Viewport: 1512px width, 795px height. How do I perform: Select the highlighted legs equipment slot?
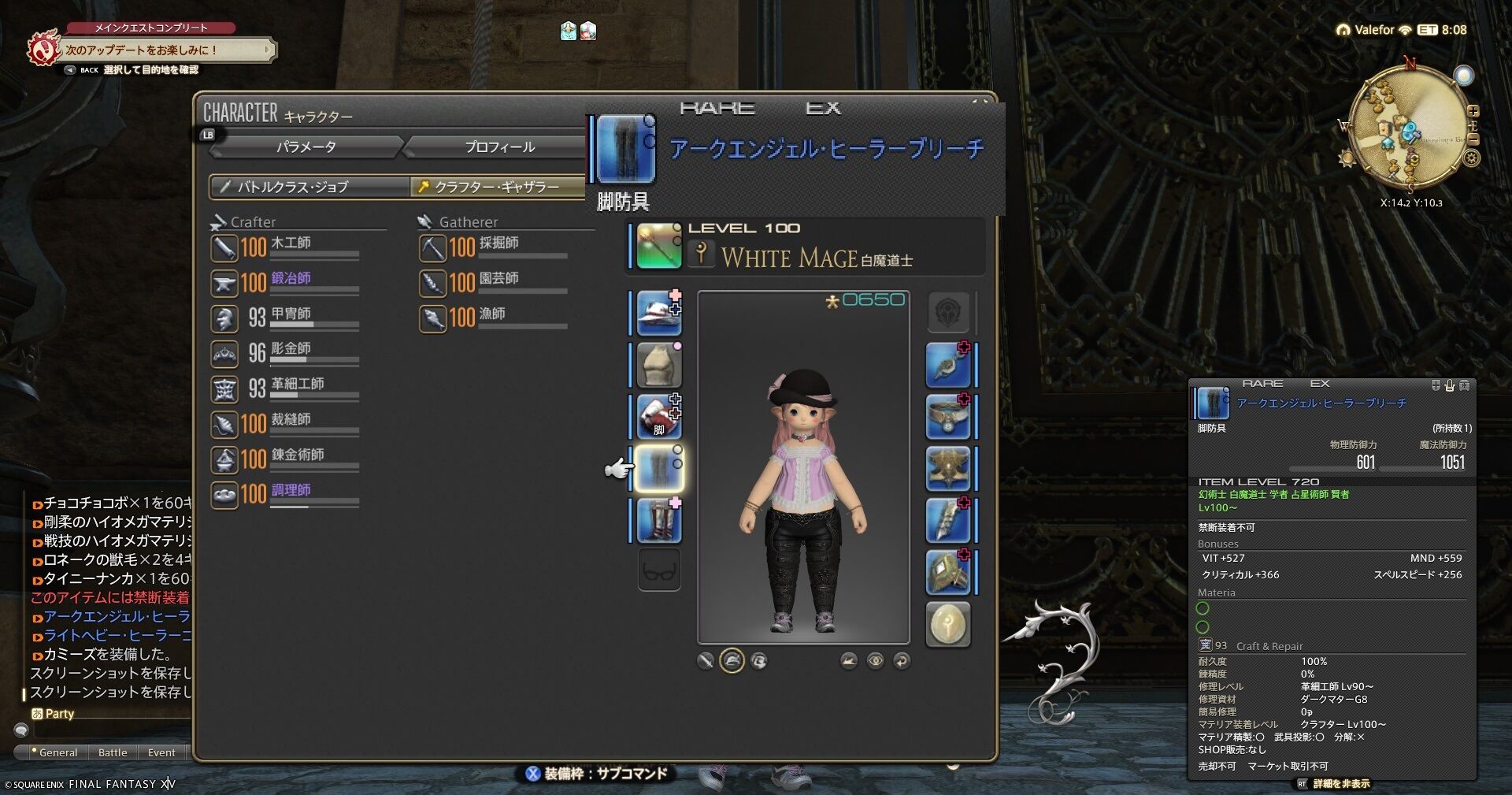click(x=658, y=467)
